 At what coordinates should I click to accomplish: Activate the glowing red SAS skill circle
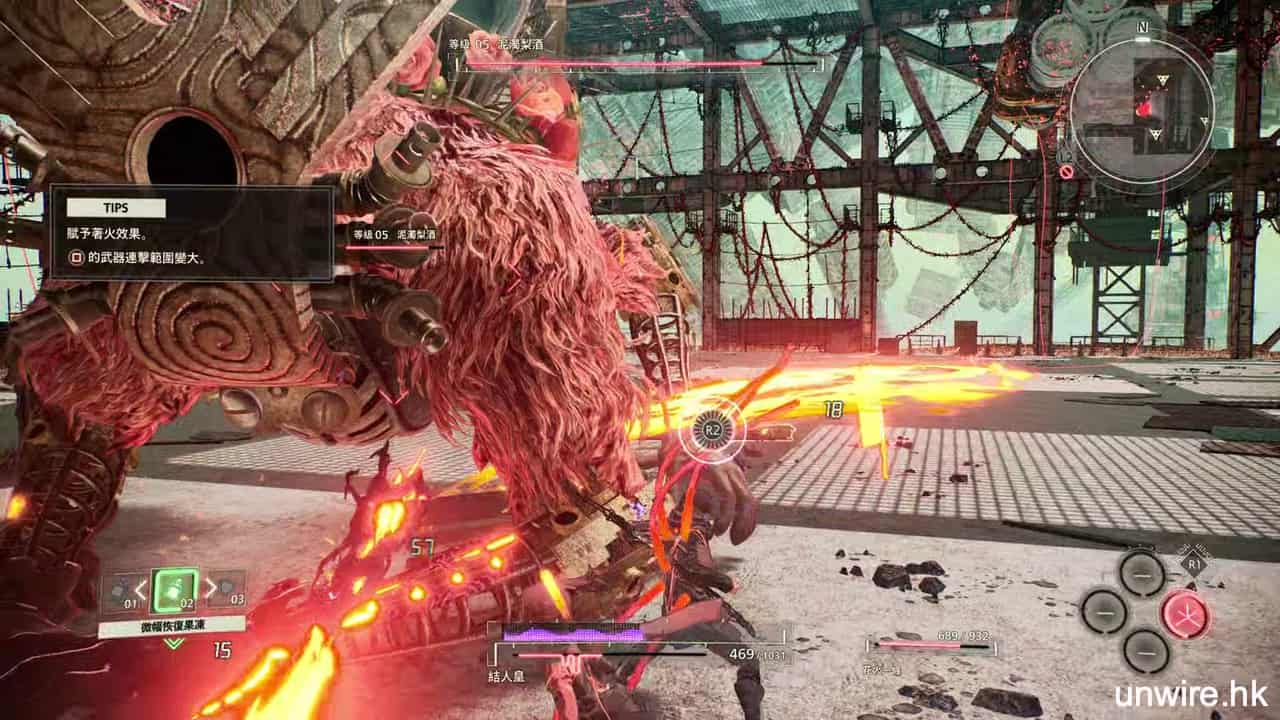click(x=1185, y=613)
